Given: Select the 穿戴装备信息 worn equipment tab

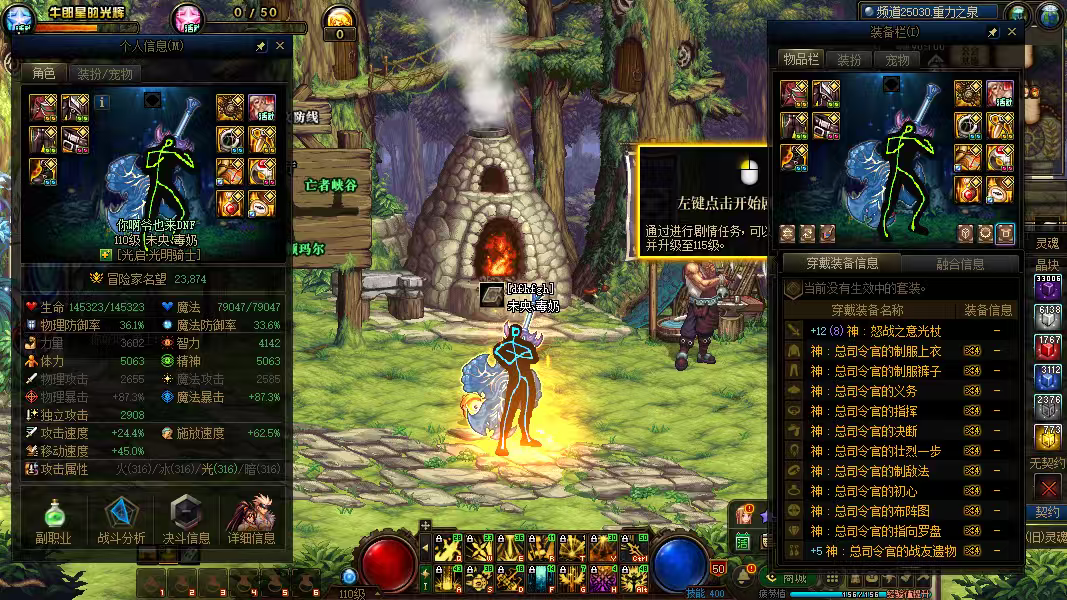Looking at the screenshot, I should coord(842,264).
